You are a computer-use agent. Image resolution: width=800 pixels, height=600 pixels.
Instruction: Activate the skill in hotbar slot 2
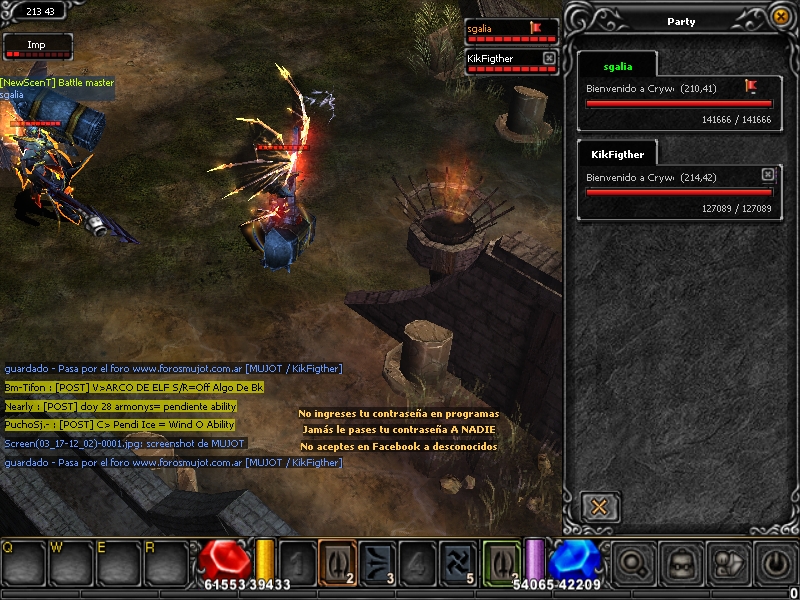point(337,561)
